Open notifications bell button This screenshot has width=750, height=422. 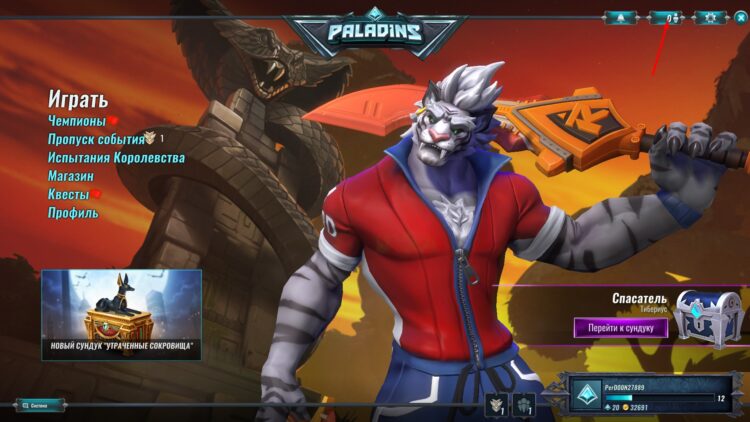click(620, 17)
